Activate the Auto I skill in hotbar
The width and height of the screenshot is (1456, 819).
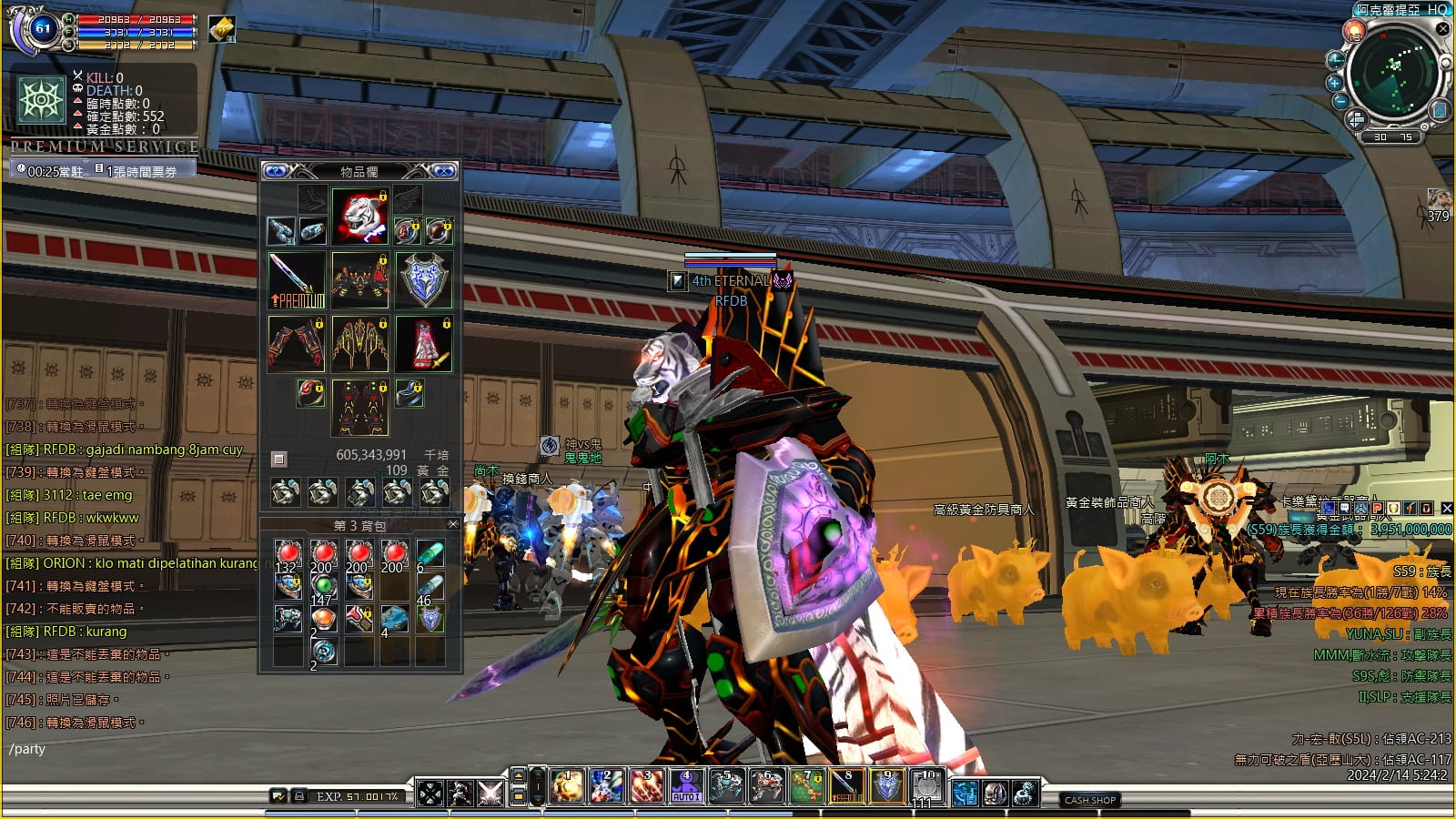pyautogui.click(x=686, y=786)
